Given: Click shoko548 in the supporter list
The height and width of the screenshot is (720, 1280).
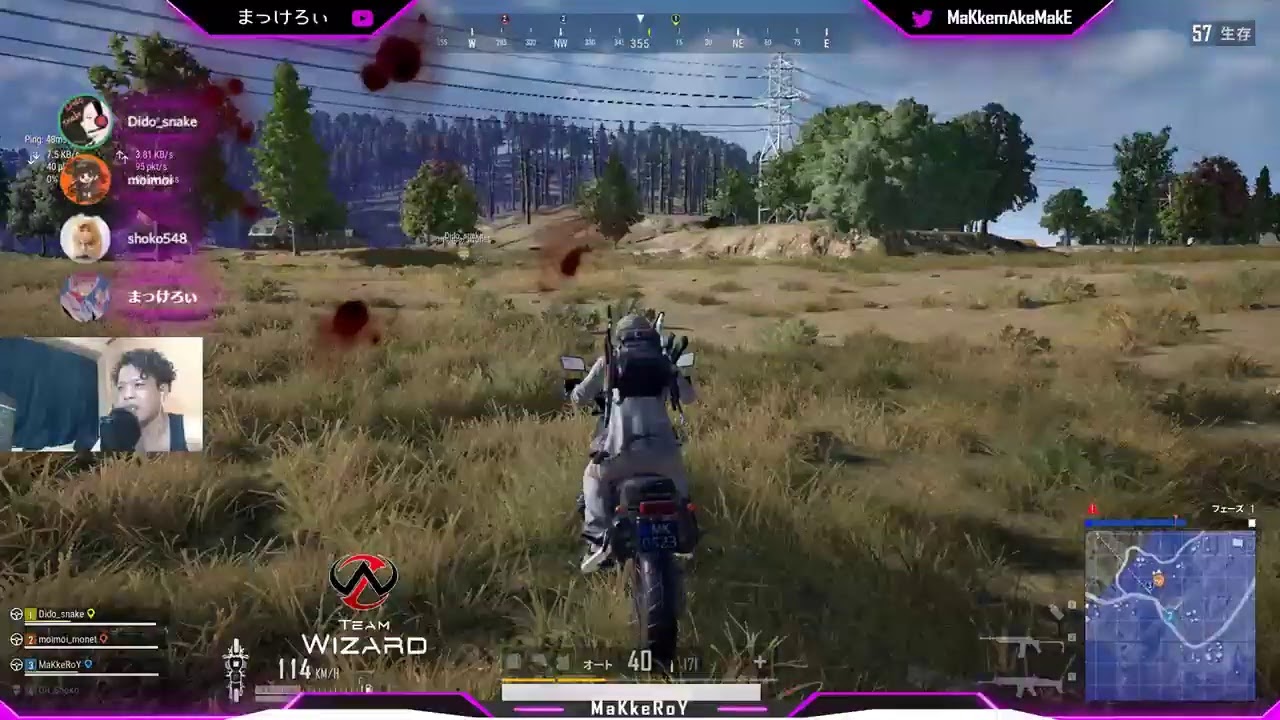Looking at the screenshot, I should [156, 238].
